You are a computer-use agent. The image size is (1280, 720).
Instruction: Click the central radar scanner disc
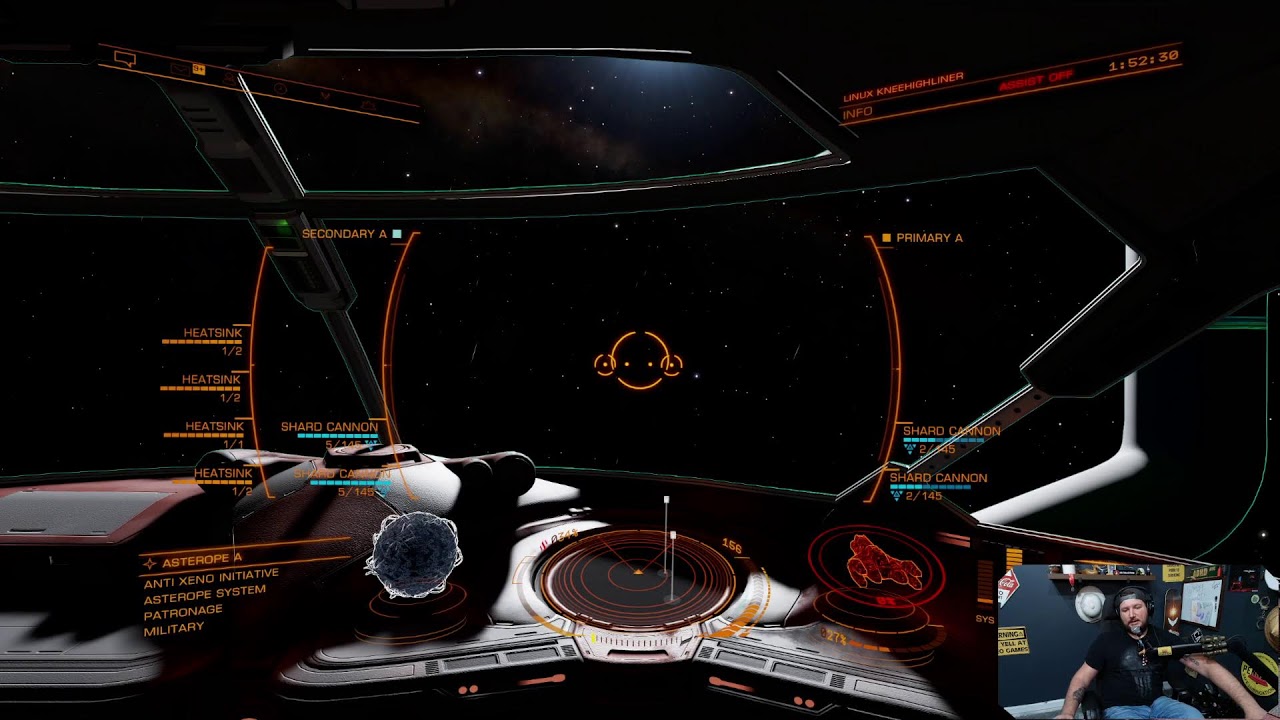pyautogui.click(x=638, y=571)
